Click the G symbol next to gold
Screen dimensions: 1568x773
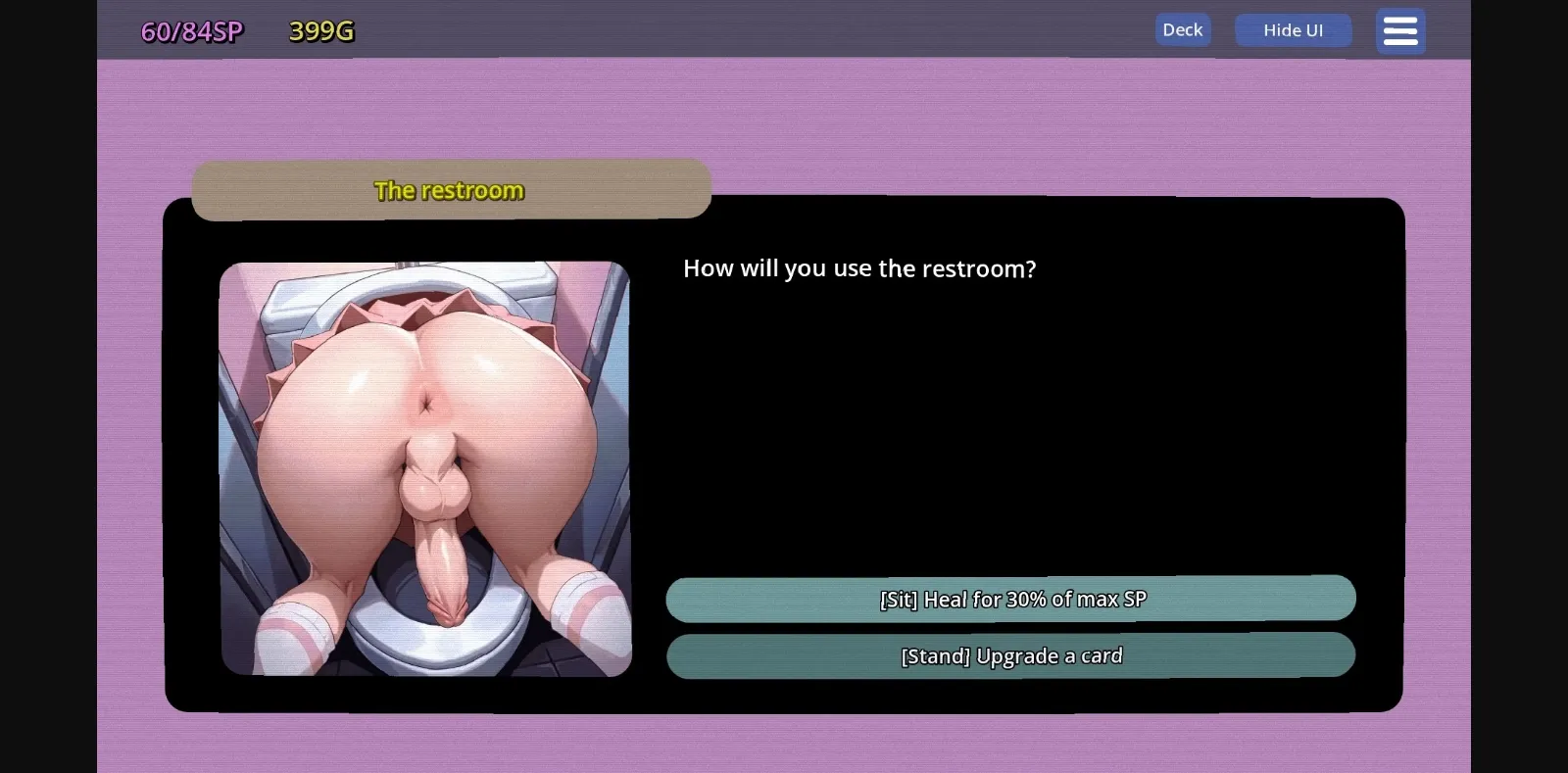pyautogui.click(x=344, y=30)
